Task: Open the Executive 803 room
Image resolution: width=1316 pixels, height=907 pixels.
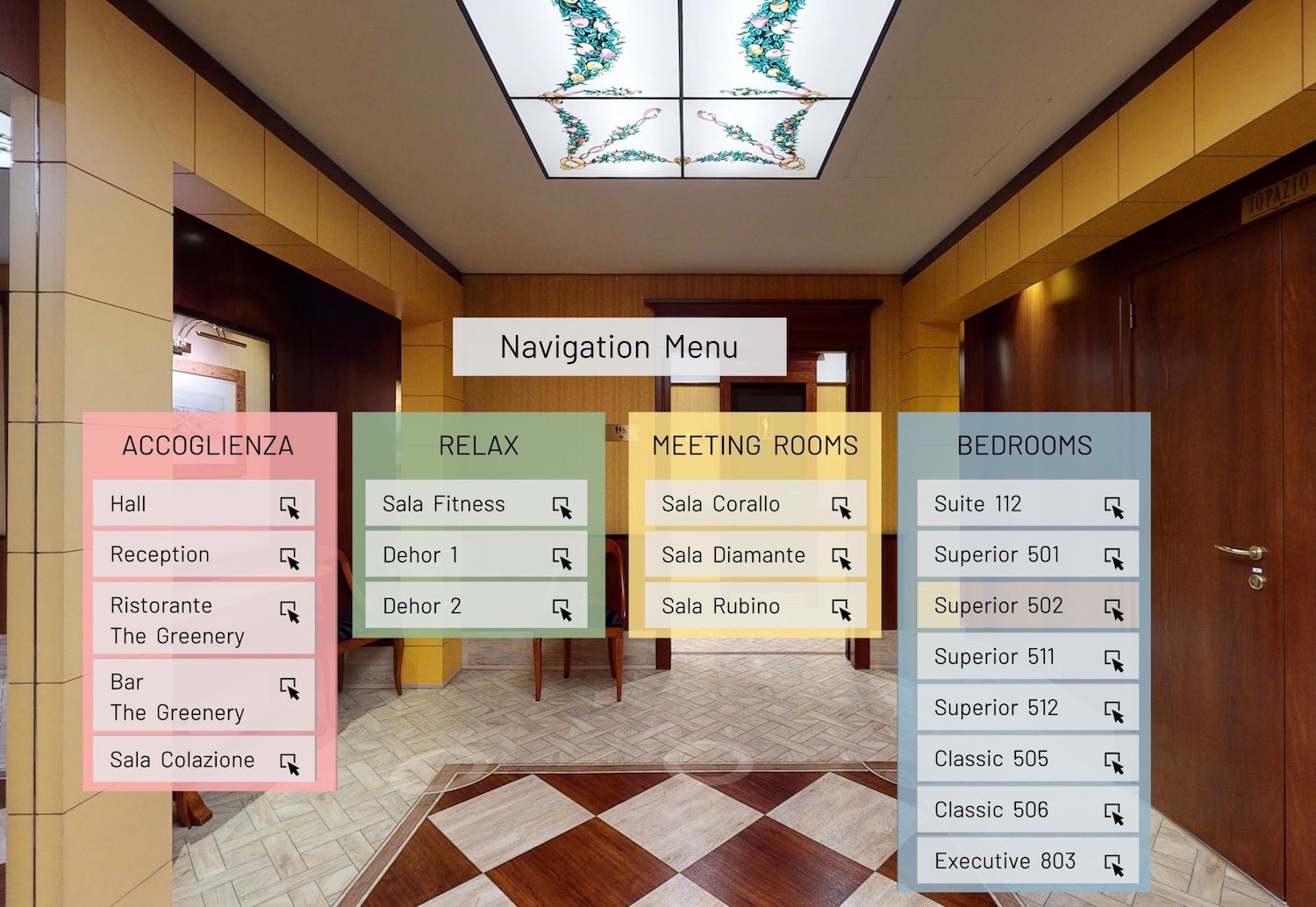Action: coord(1027,861)
